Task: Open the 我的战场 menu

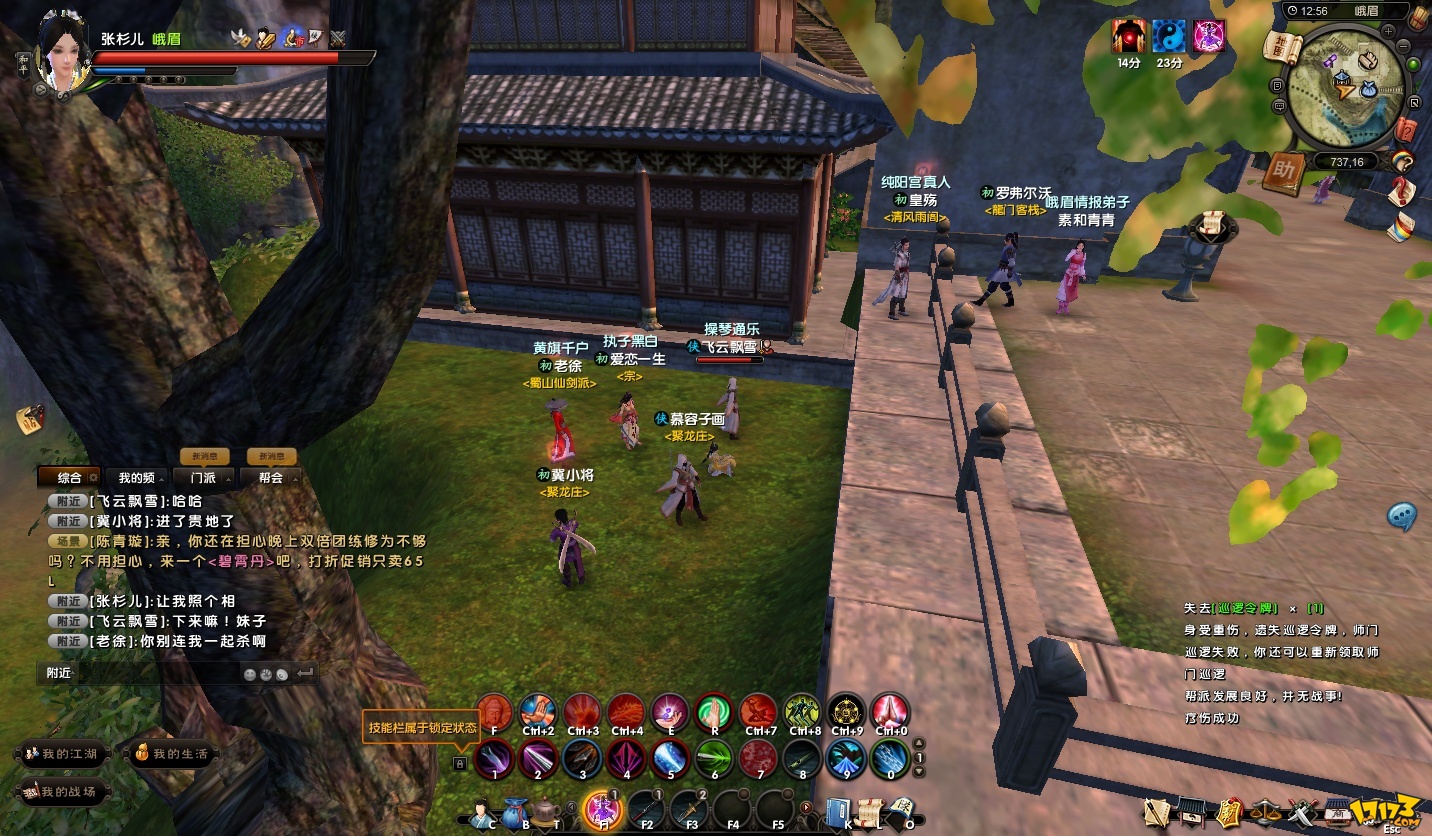Action: (x=62, y=792)
